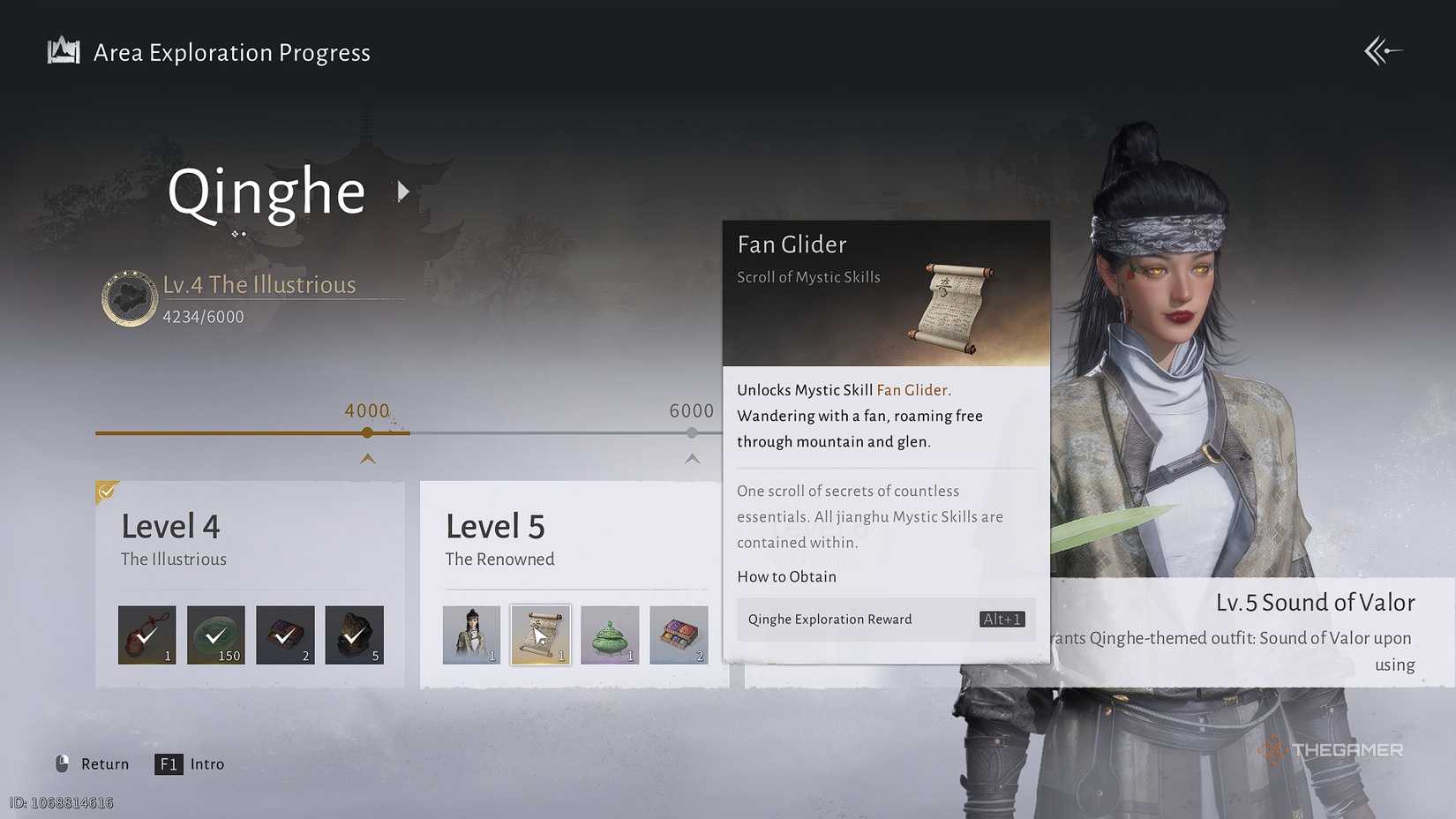Screen dimensions: 1456x819
Task: Select the red cord talisman reward in Level 4
Action: coord(146,635)
